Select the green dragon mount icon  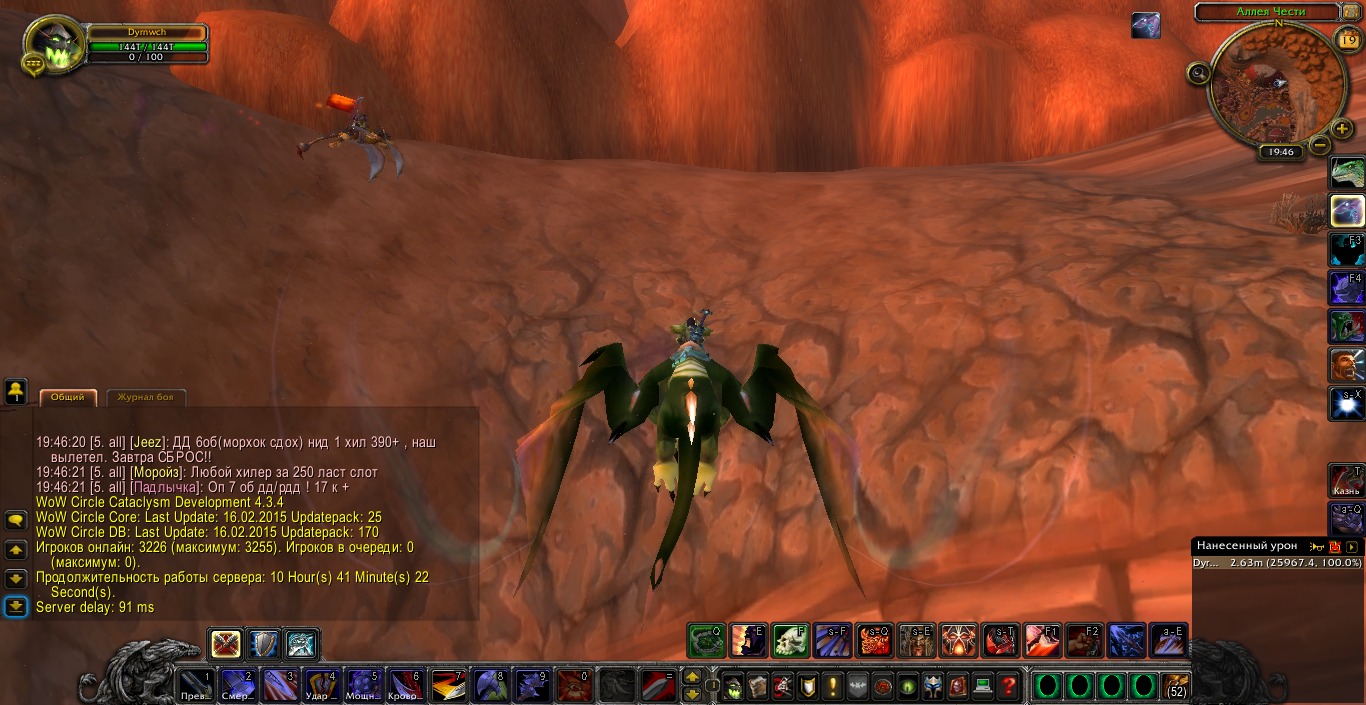1347,173
